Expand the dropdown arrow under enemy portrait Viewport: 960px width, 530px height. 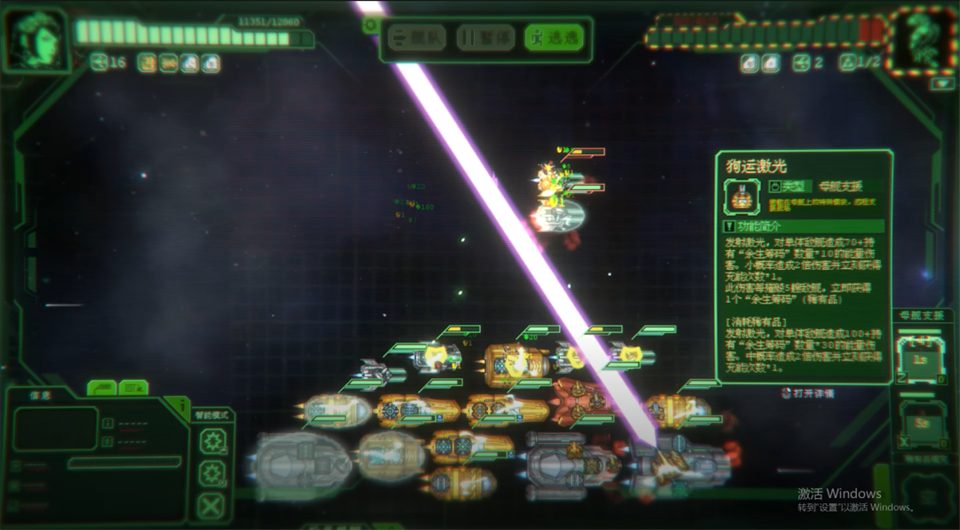click(x=941, y=84)
